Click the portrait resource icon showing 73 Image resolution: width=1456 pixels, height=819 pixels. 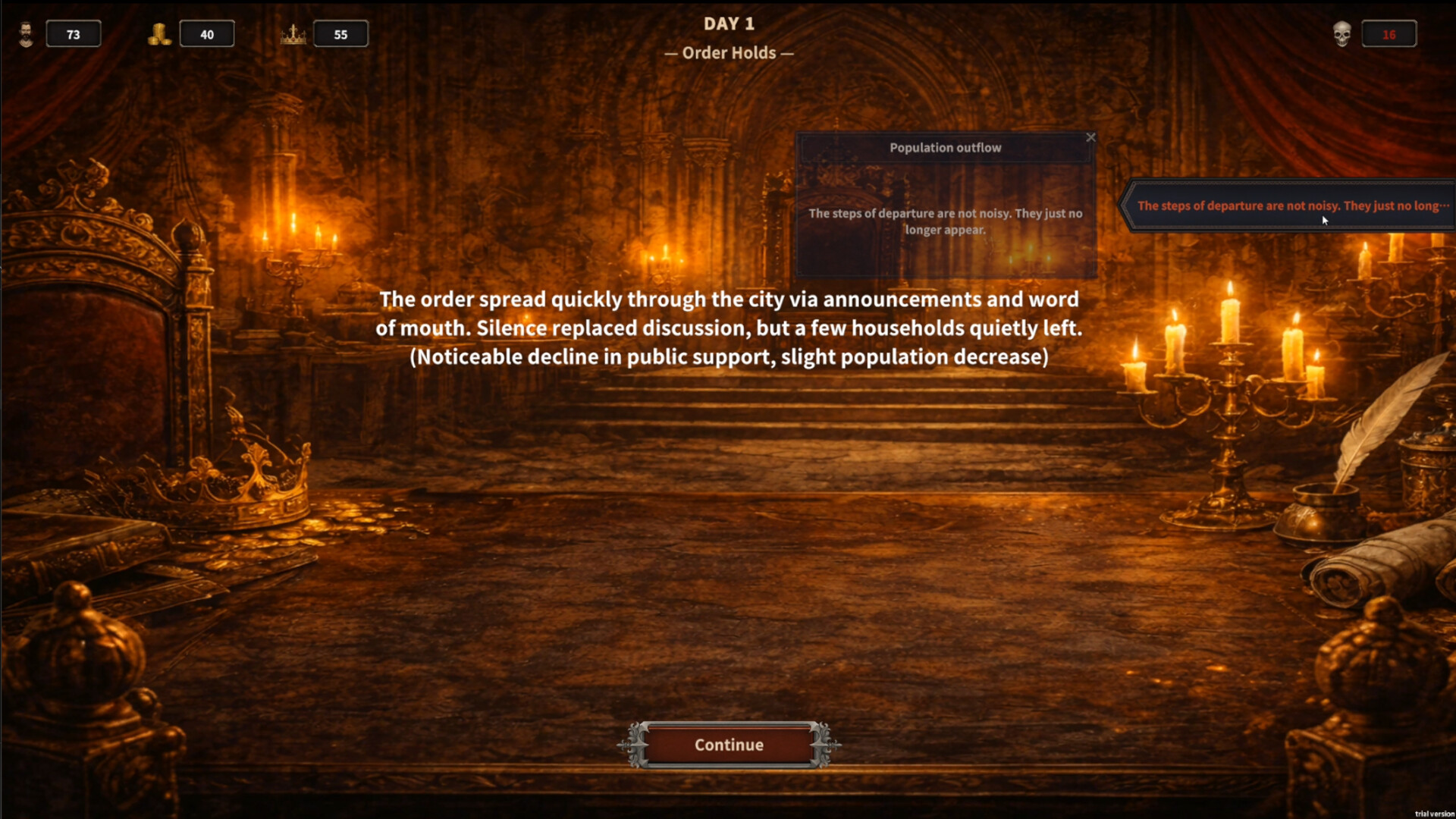click(x=25, y=33)
